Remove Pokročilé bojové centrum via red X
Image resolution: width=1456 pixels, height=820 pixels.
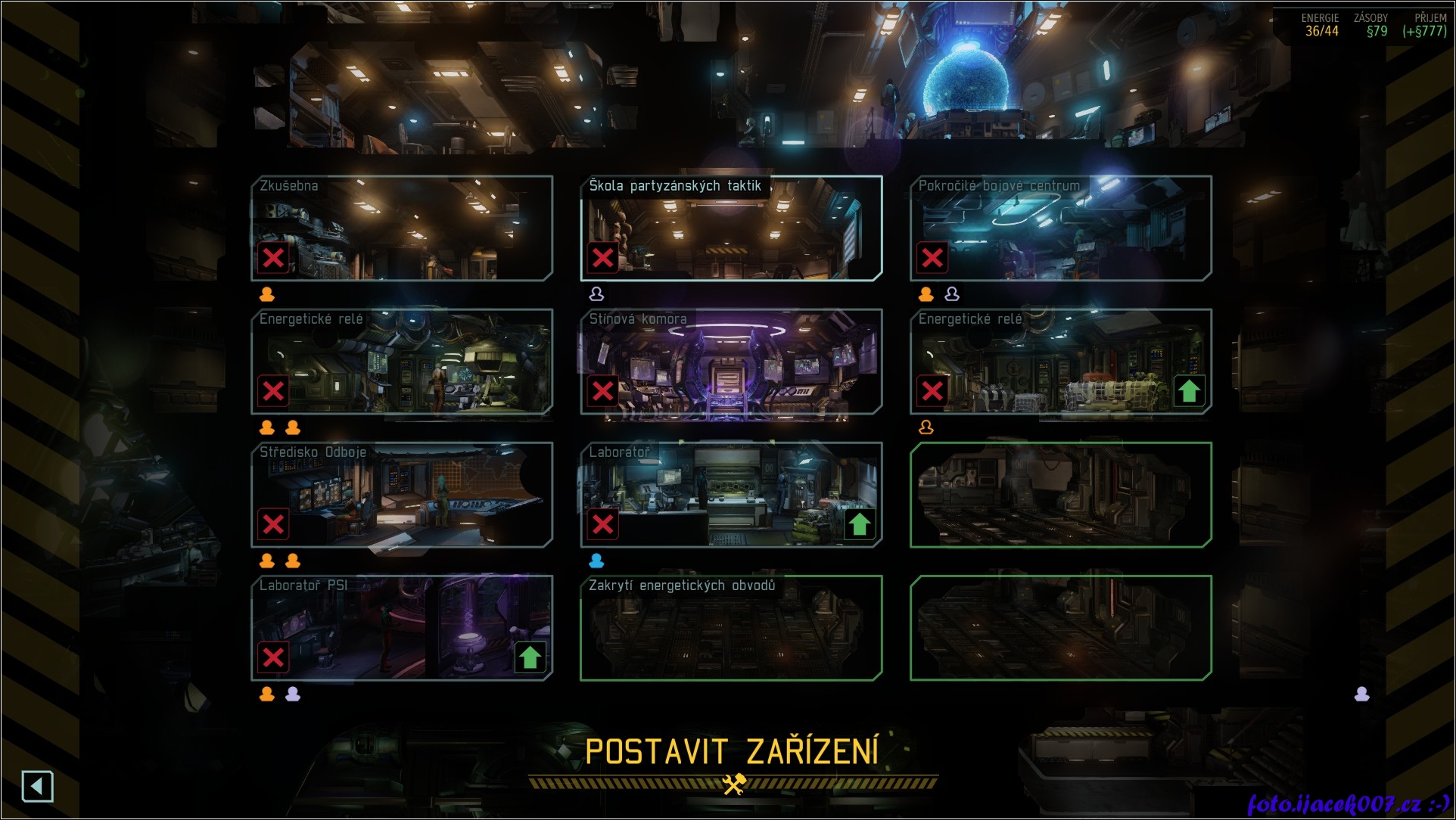tap(932, 258)
